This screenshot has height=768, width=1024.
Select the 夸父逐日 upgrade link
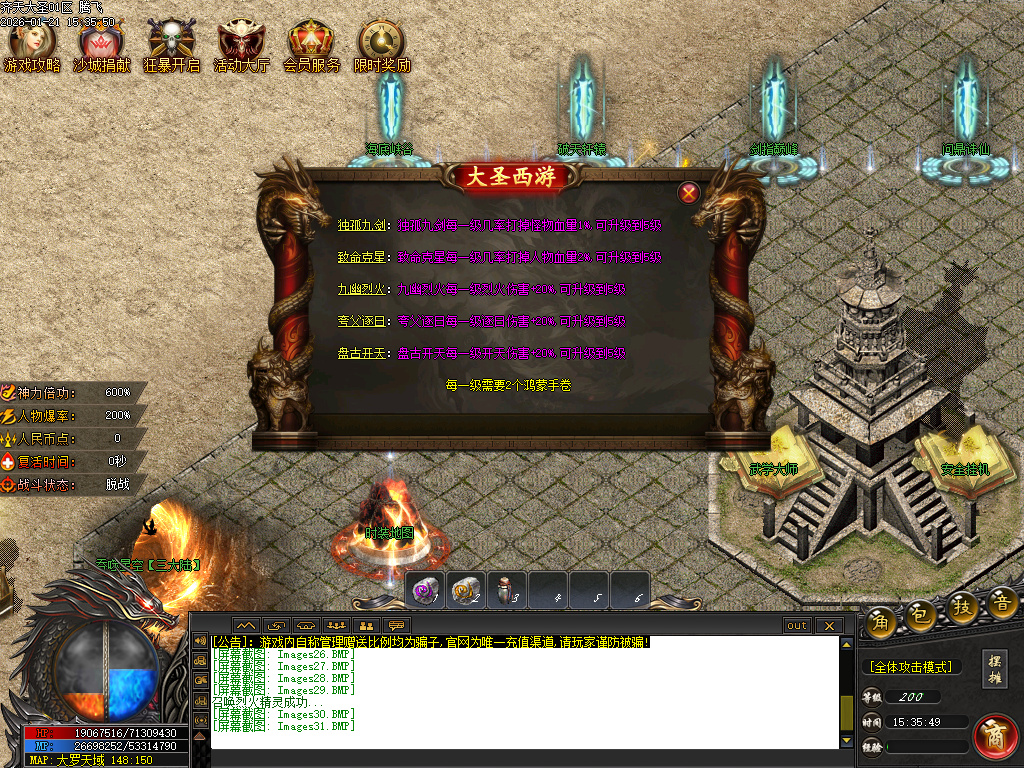tap(360, 322)
